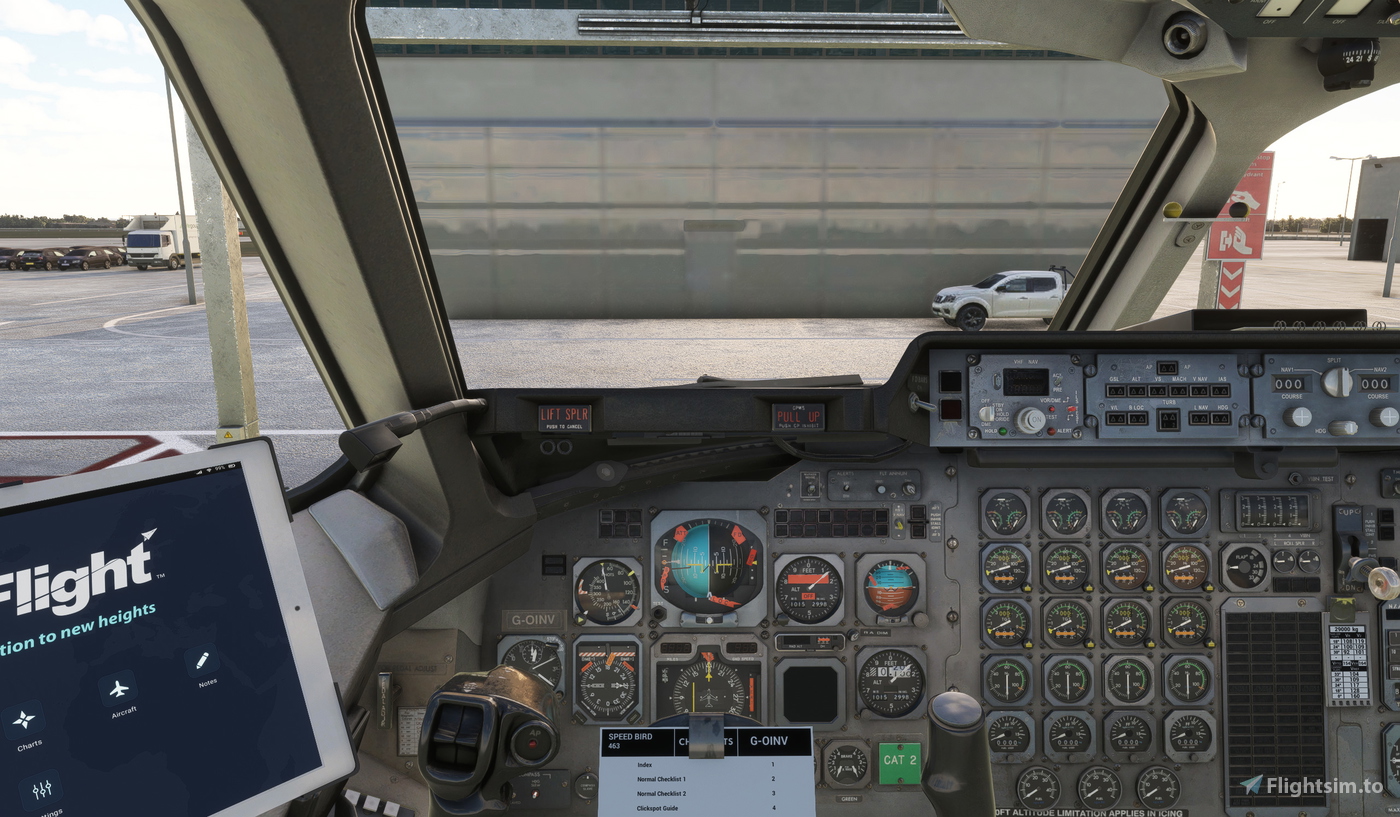Select IAS mode on the mode panel
The width and height of the screenshot is (1400, 817).
pos(1219,390)
